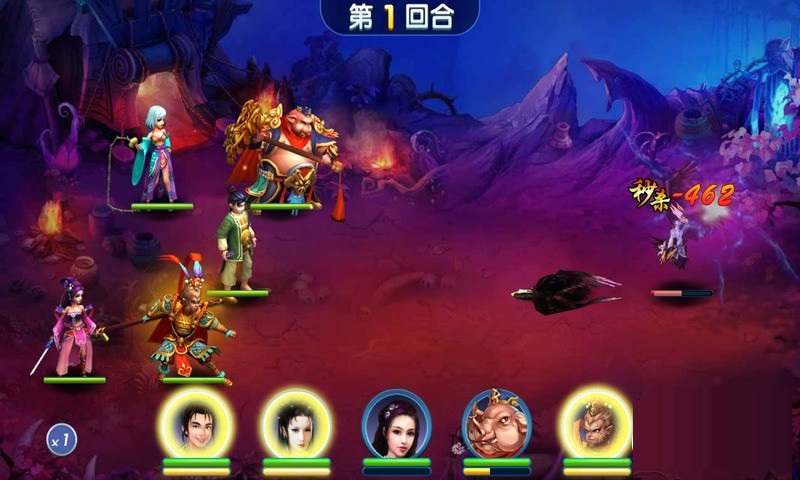Screen dimensions: 800x480
Task: Activate the Monkey King hero portrait
Action: [596, 422]
